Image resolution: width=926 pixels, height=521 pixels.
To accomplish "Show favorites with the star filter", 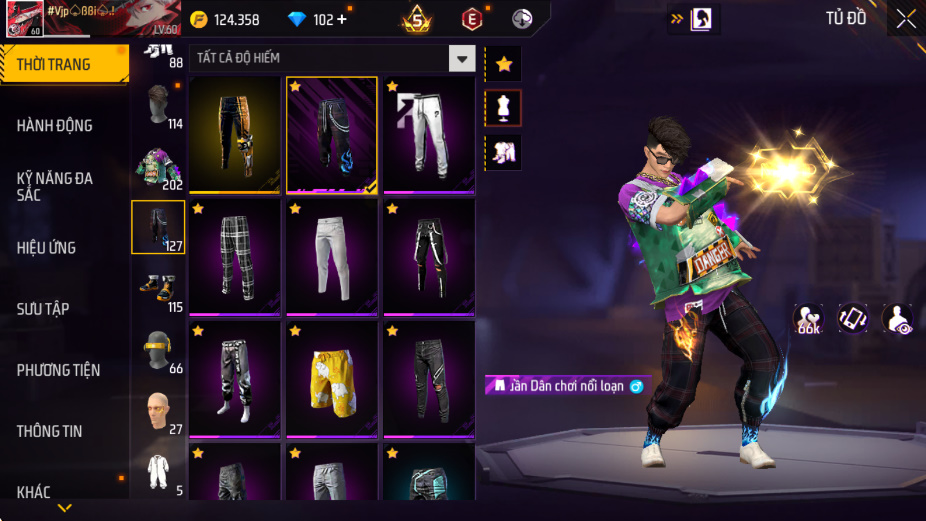I will (x=503, y=64).
